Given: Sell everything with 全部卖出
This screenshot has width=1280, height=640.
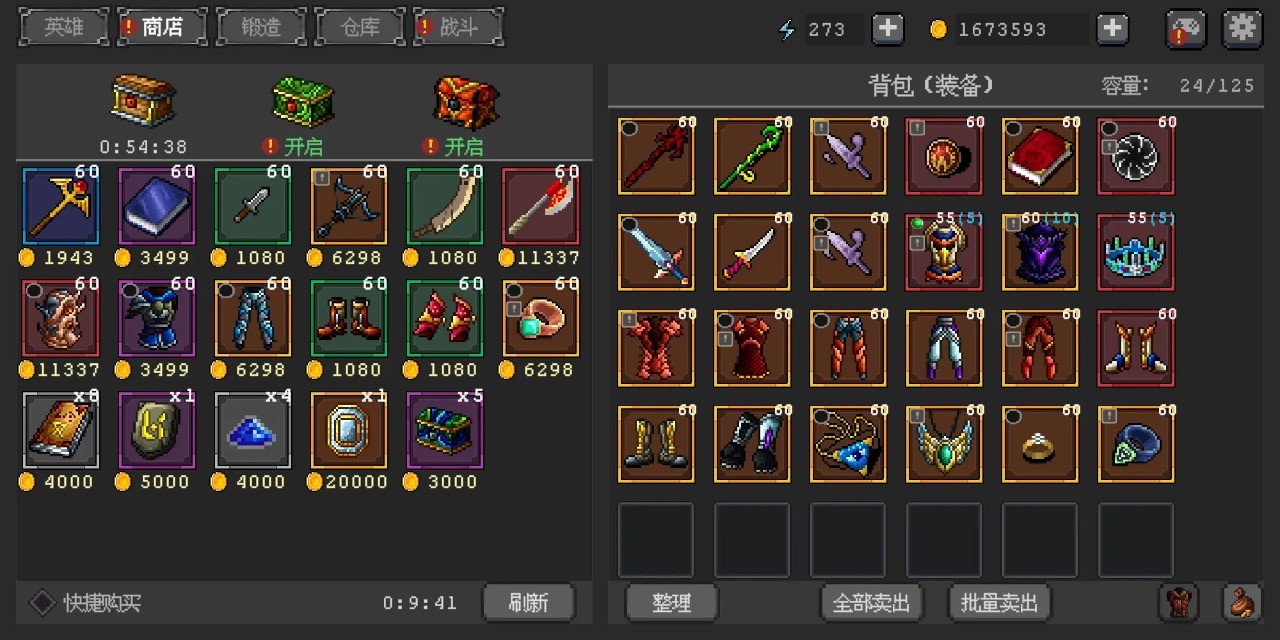Looking at the screenshot, I should (871, 603).
